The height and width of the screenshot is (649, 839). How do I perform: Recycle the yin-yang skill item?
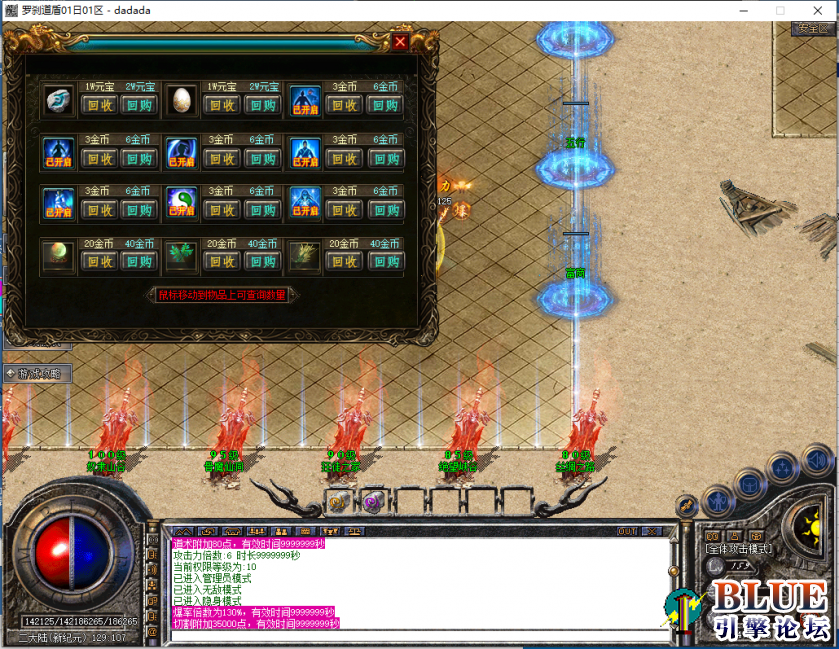pos(222,210)
